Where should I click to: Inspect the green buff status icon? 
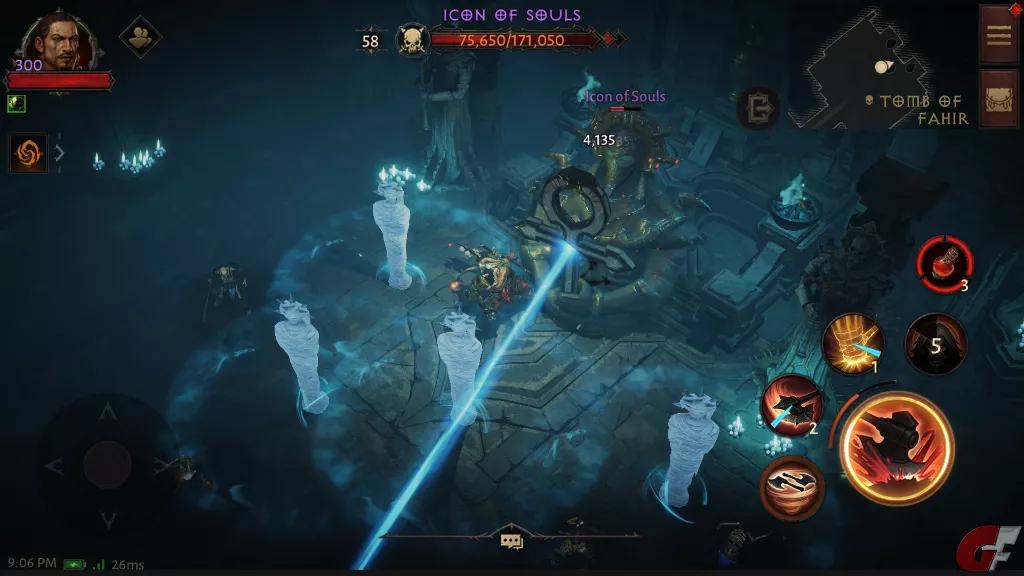[x=16, y=103]
